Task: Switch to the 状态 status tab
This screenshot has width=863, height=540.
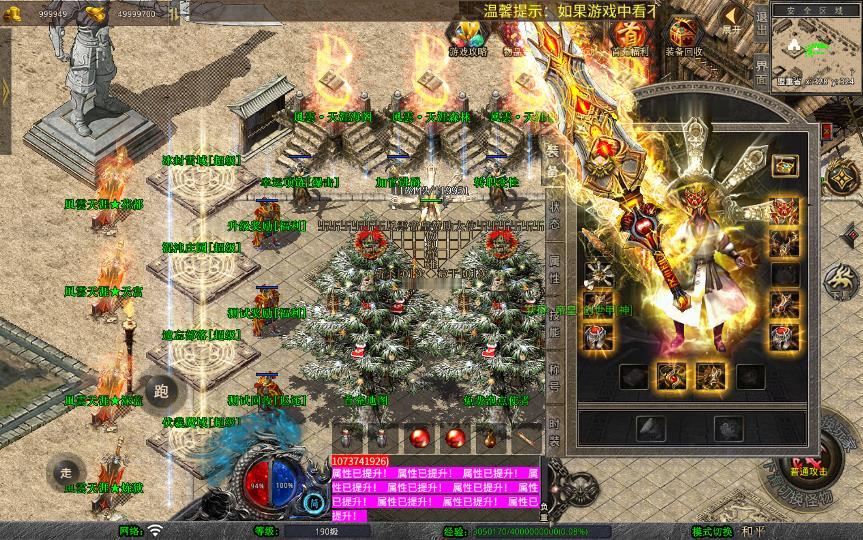Action: (x=554, y=217)
